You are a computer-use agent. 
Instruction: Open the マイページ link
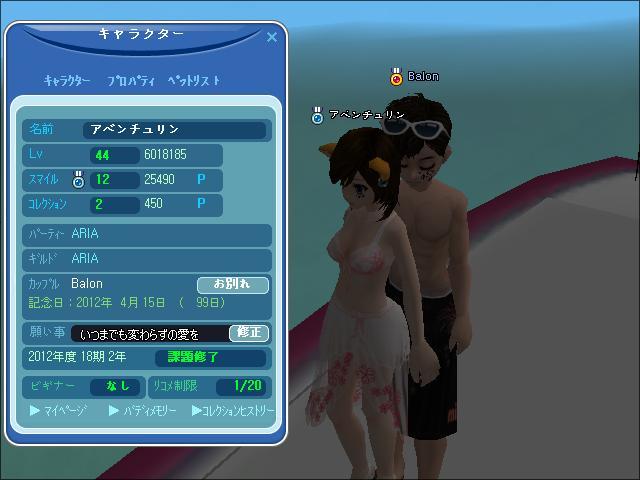[x=60, y=411]
